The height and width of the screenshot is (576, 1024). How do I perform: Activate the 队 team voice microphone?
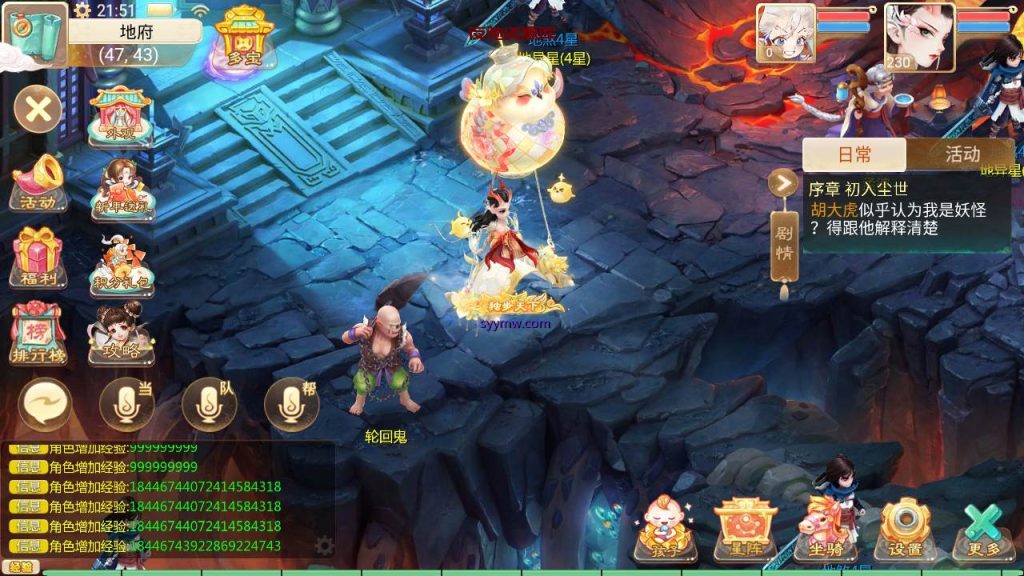tap(208, 404)
